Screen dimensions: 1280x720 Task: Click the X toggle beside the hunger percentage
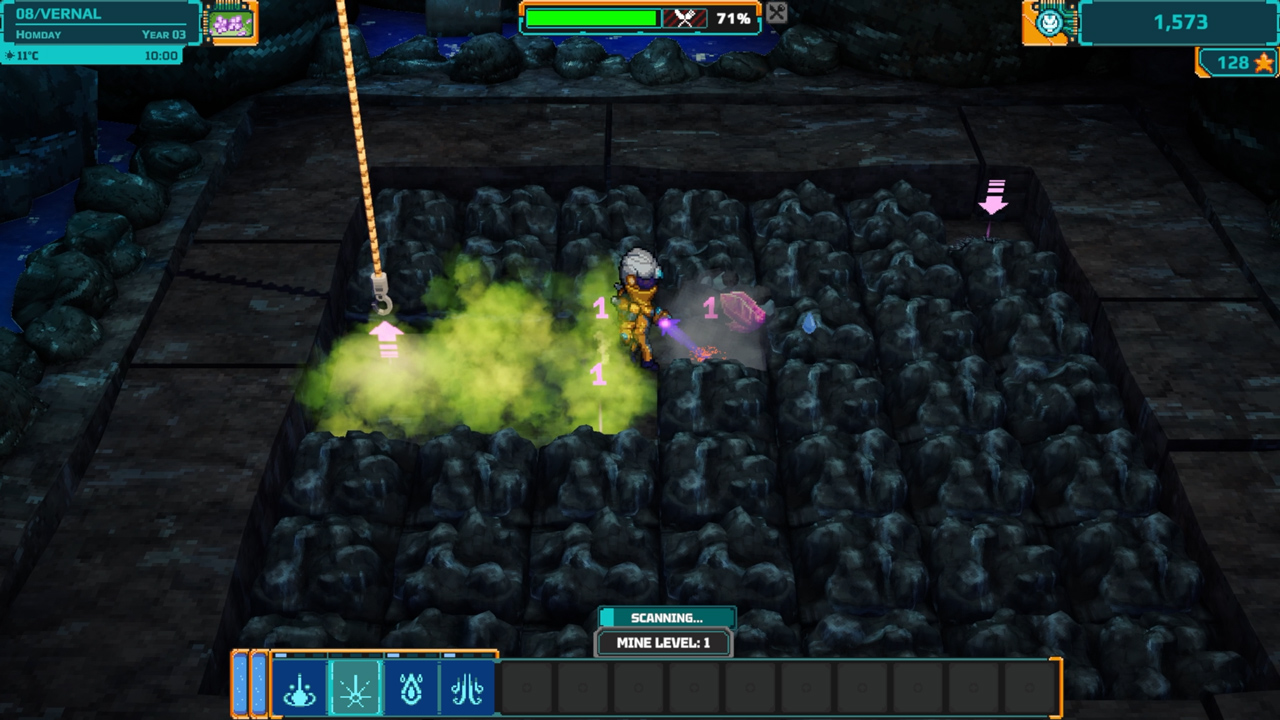click(775, 15)
